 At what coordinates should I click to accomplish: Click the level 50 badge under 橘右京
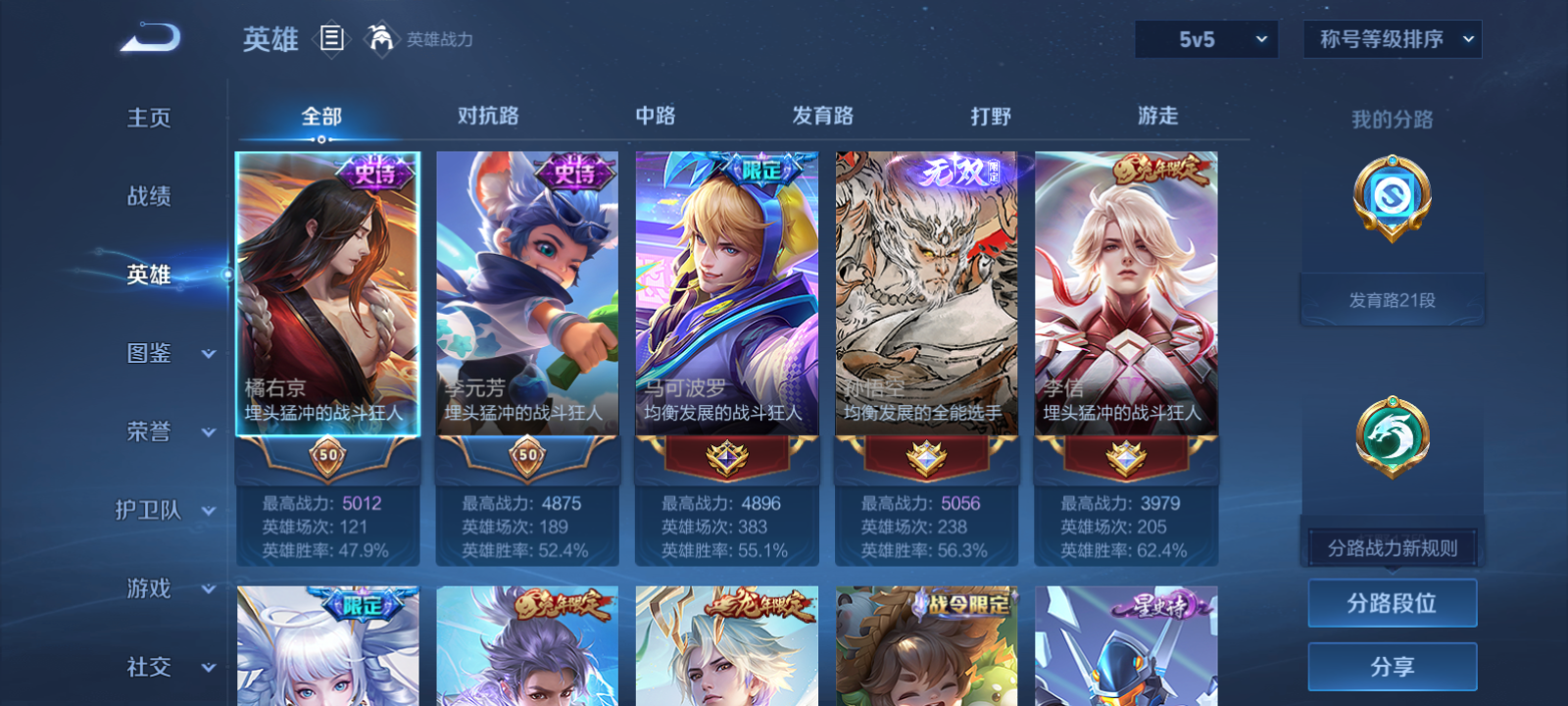(326, 456)
